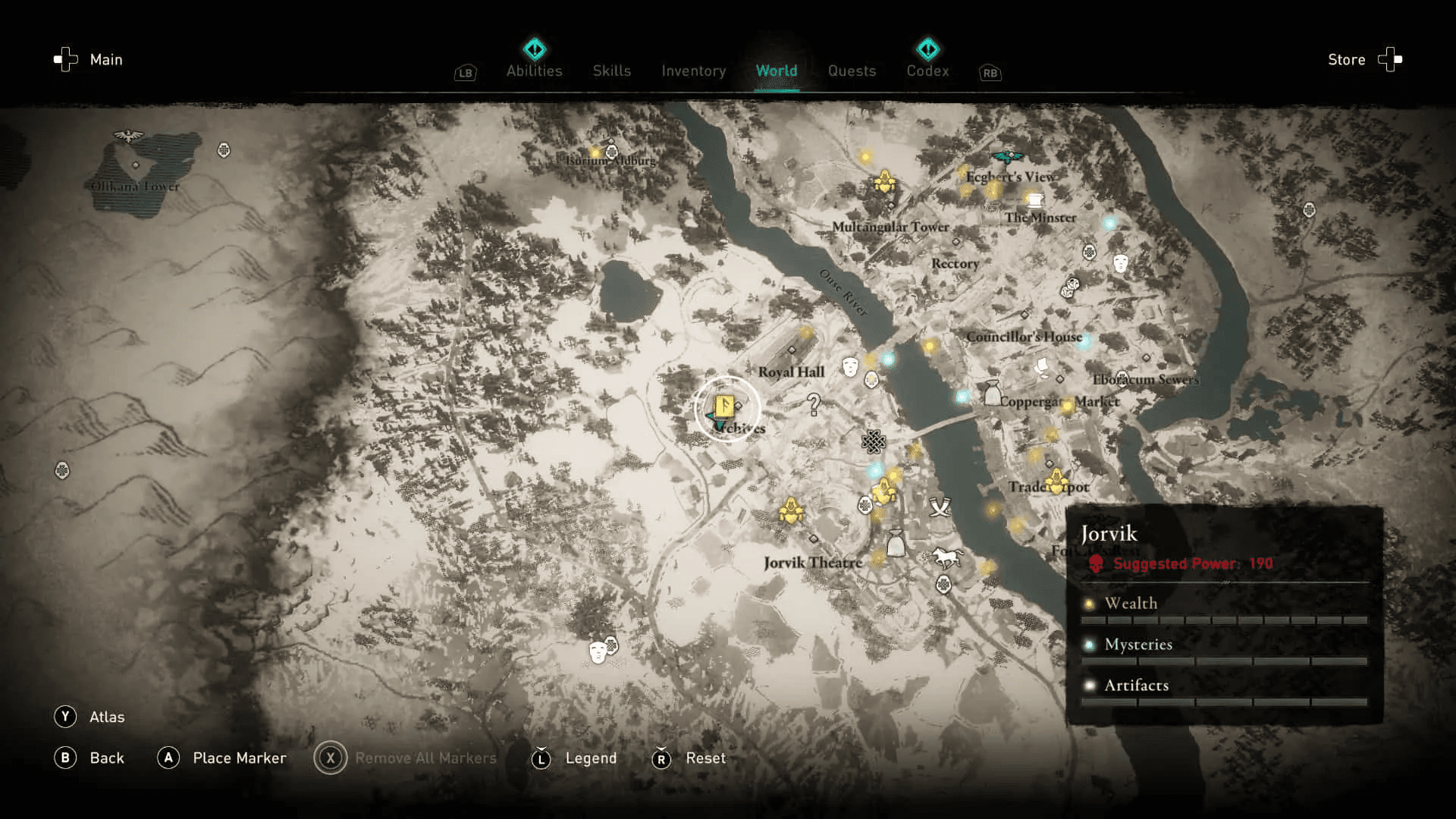Switch to the Quests tab
The height and width of the screenshot is (819, 1456).
click(x=852, y=71)
